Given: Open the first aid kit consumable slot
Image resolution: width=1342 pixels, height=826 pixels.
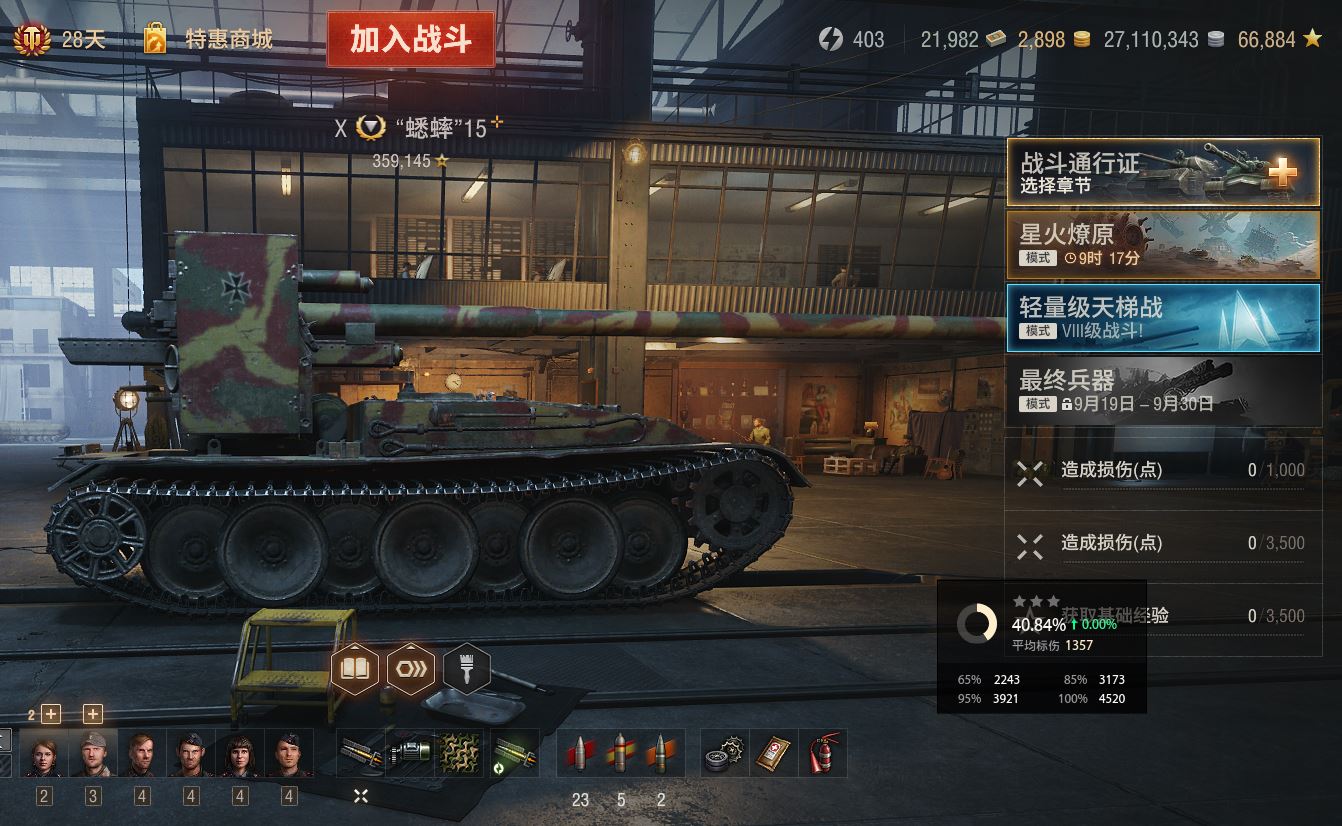Looking at the screenshot, I should pos(772,753).
